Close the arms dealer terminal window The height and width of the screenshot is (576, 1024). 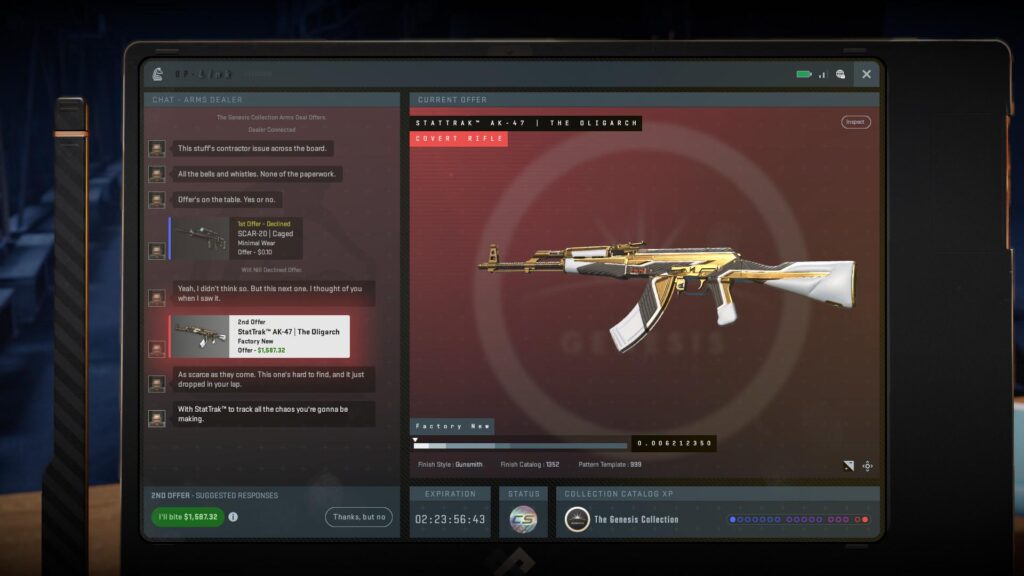tap(866, 74)
